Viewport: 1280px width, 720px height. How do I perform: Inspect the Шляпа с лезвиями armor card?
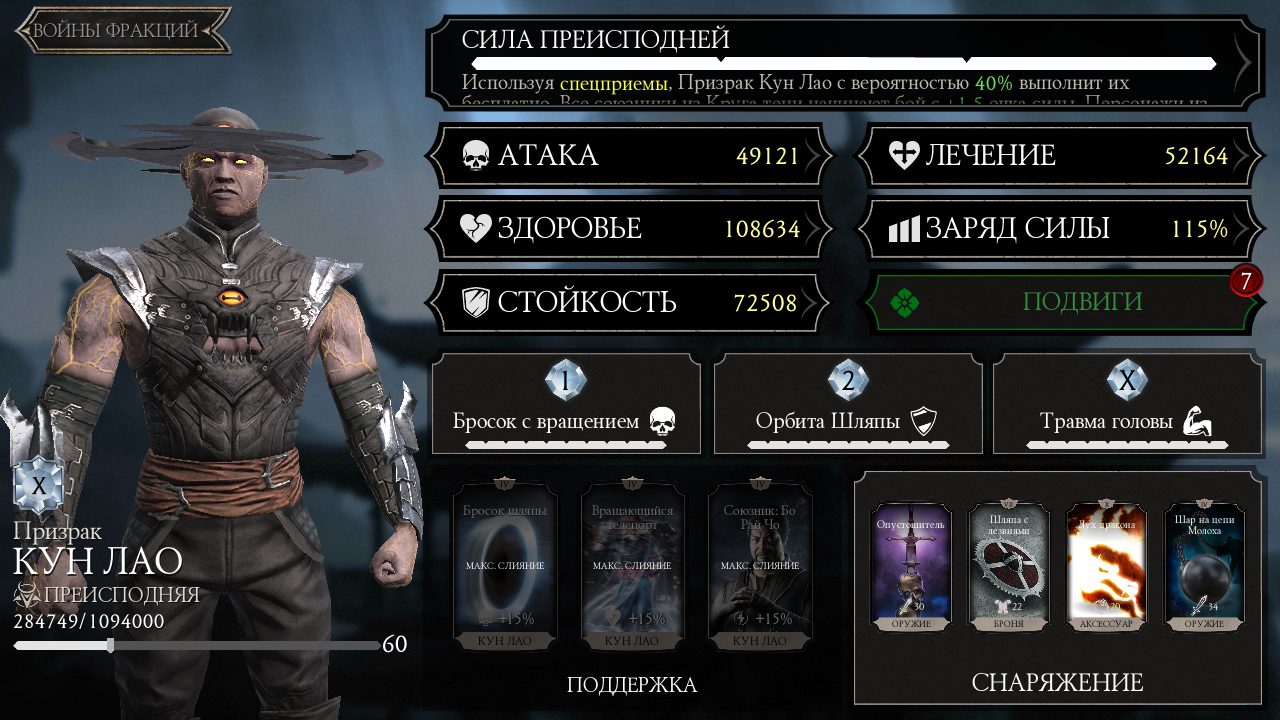pyautogui.click(x=1009, y=566)
